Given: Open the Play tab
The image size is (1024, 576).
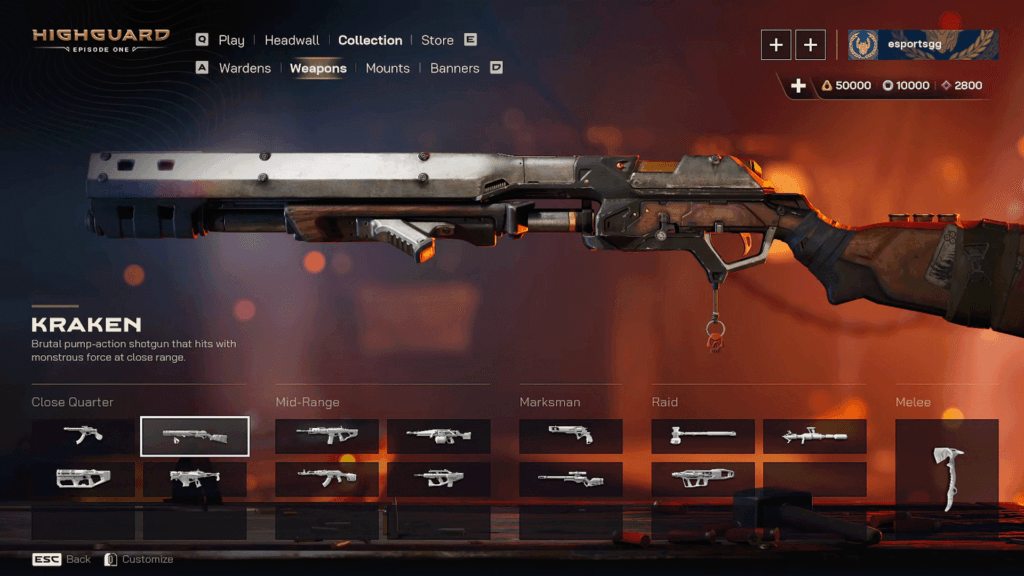Looking at the screenshot, I should tap(231, 40).
